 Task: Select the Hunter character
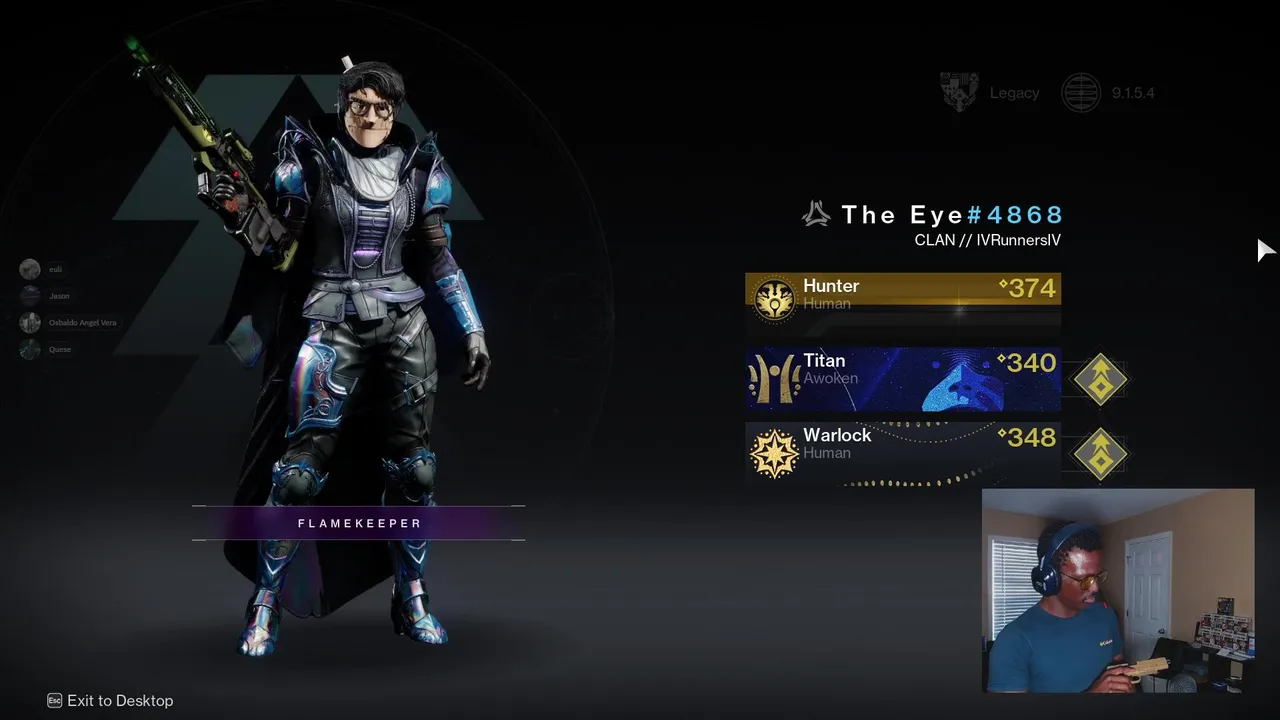902,295
